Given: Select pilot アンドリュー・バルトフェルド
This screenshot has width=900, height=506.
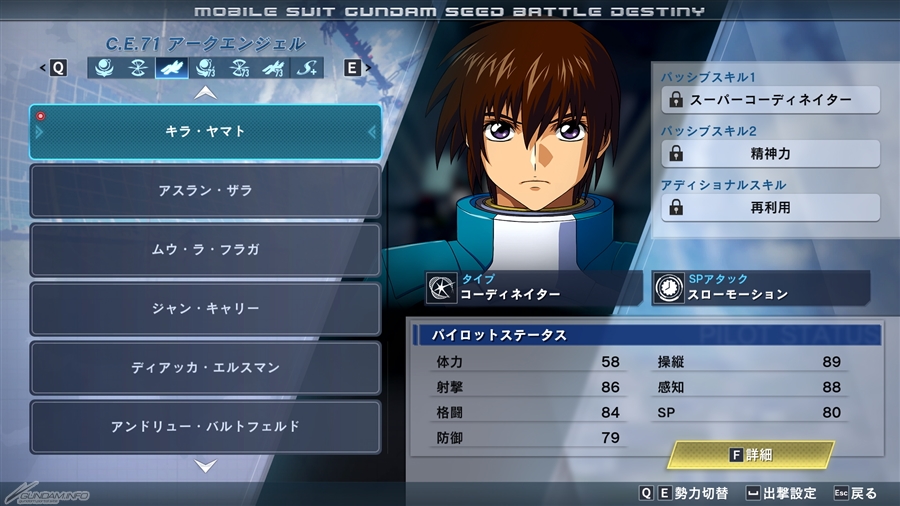Looking at the screenshot, I should coord(205,426).
